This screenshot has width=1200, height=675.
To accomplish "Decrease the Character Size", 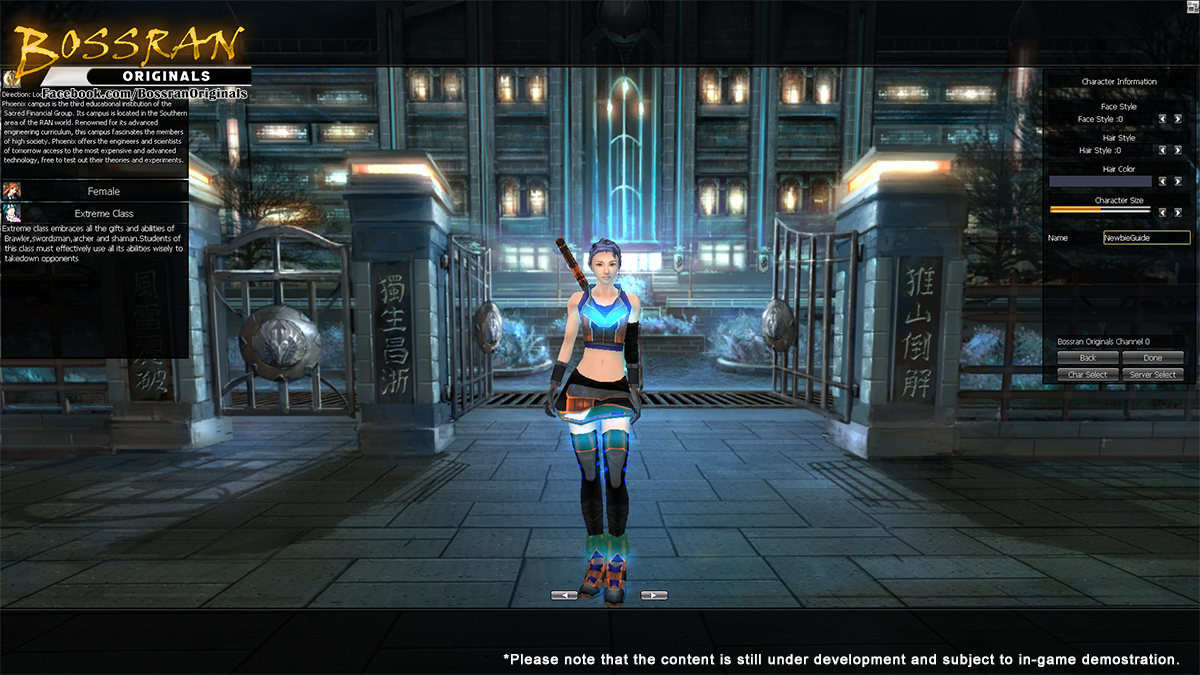I will pyautogui.click(x=1163, y=212).
